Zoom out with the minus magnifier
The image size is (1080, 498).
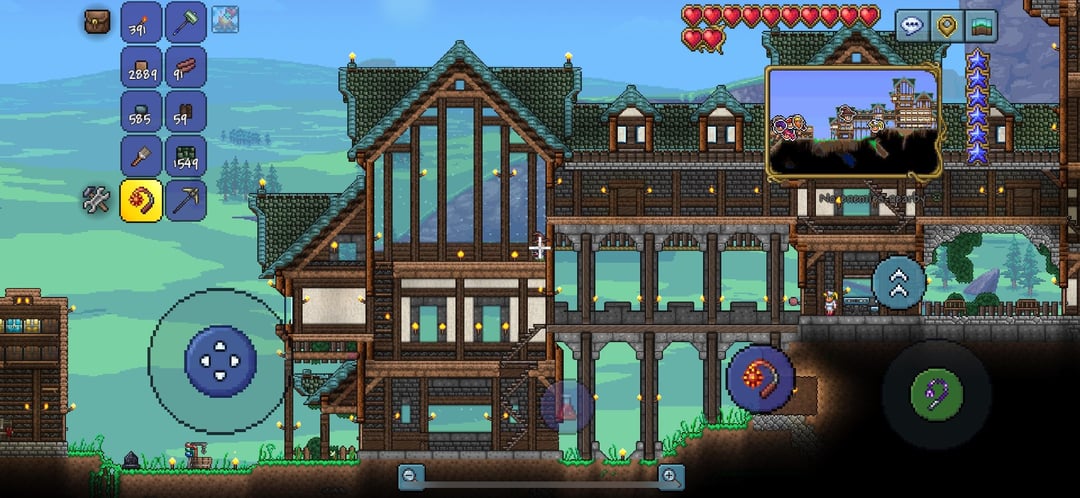[x=410, y=476]
